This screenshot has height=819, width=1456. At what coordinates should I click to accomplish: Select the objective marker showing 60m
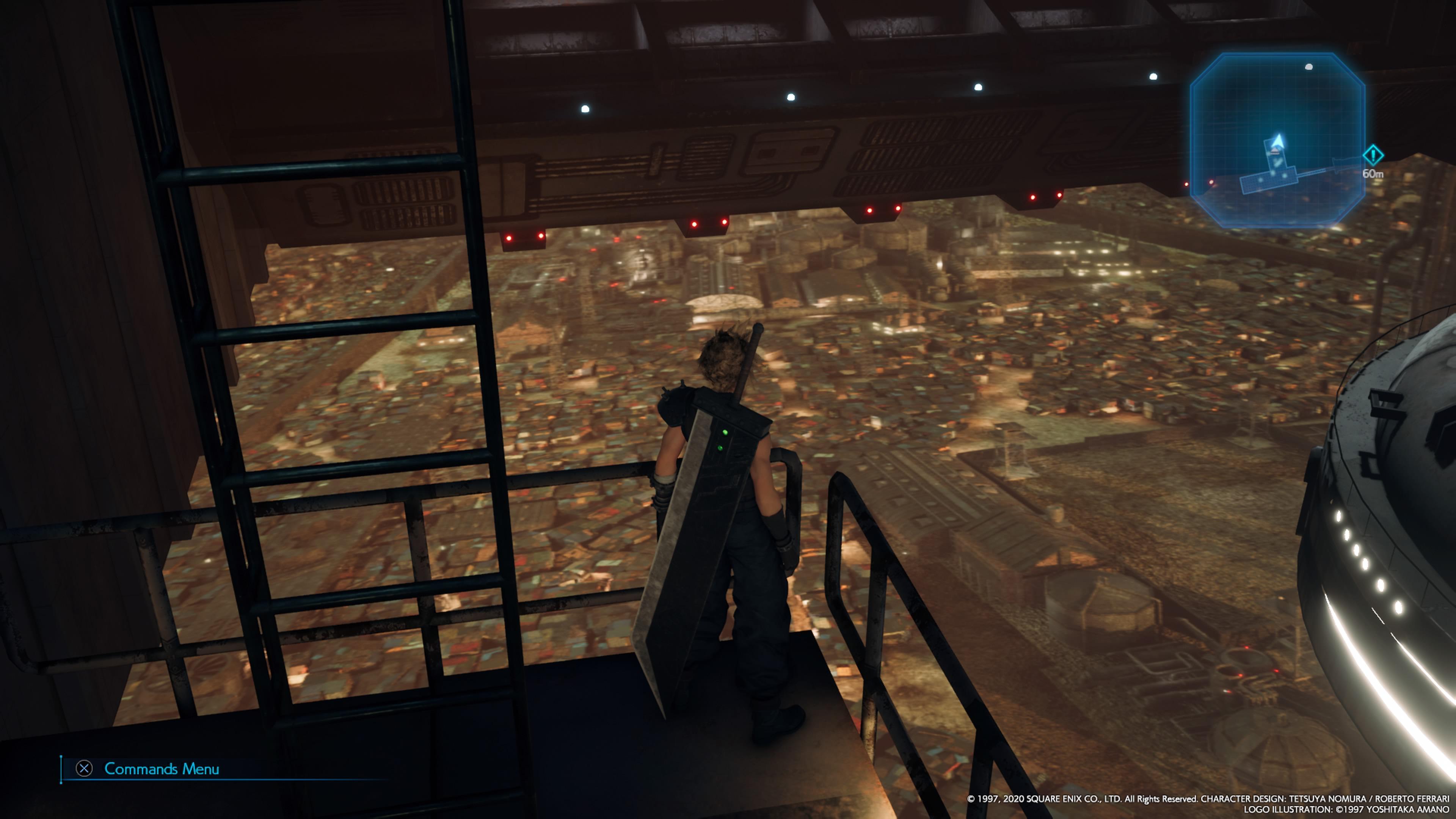tap(1373, 155)
